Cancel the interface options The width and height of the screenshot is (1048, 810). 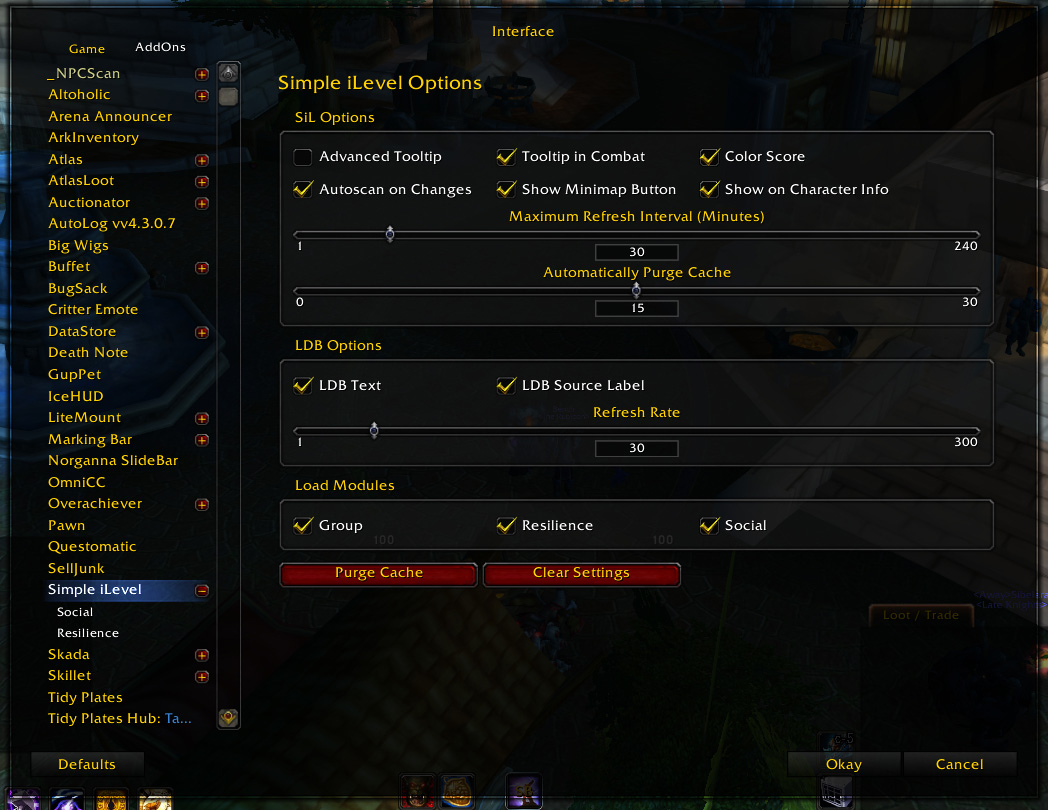pyautogui.click(x=960, y=764)
